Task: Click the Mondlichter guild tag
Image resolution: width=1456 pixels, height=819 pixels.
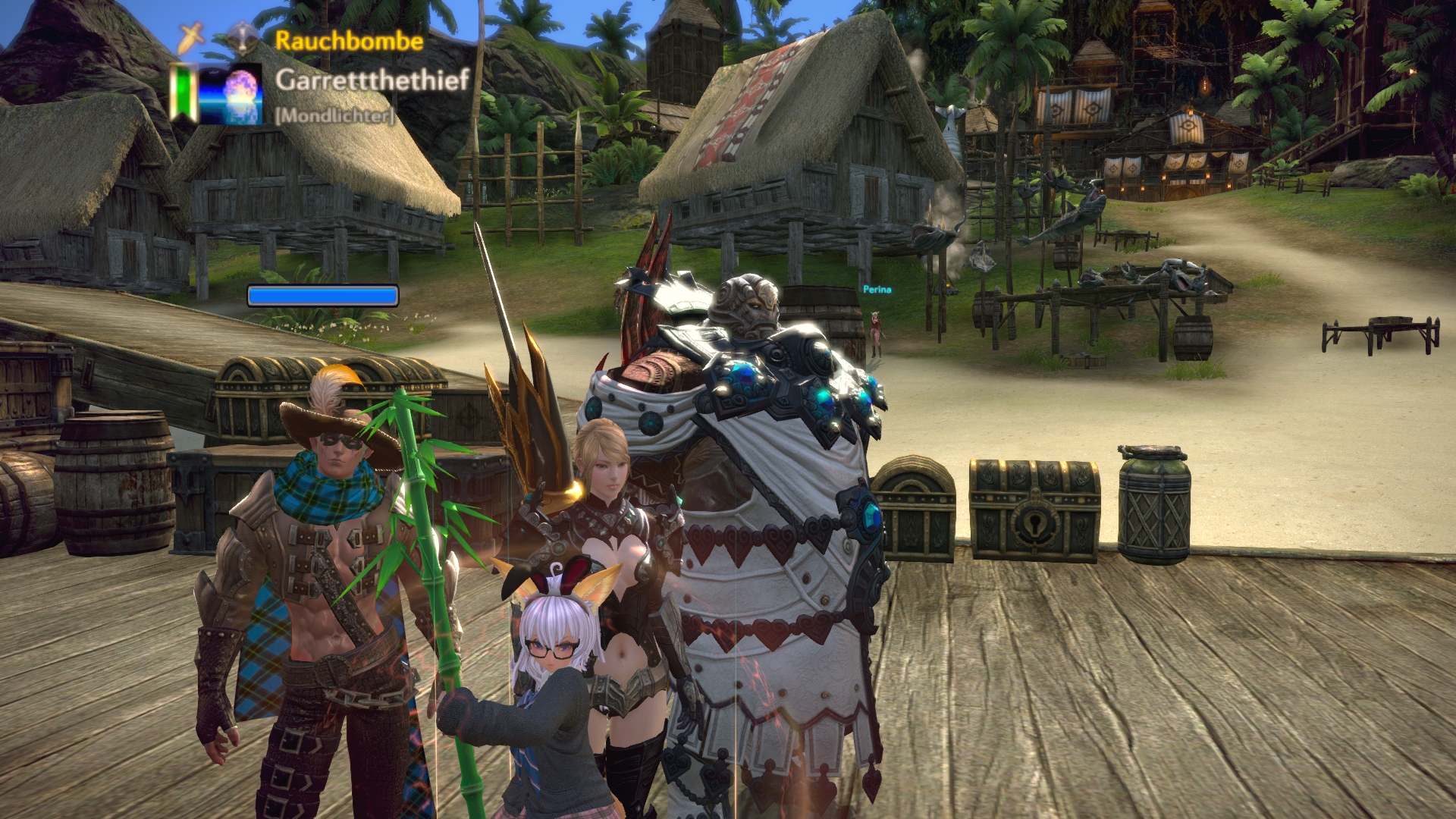Action: [334, 115]
